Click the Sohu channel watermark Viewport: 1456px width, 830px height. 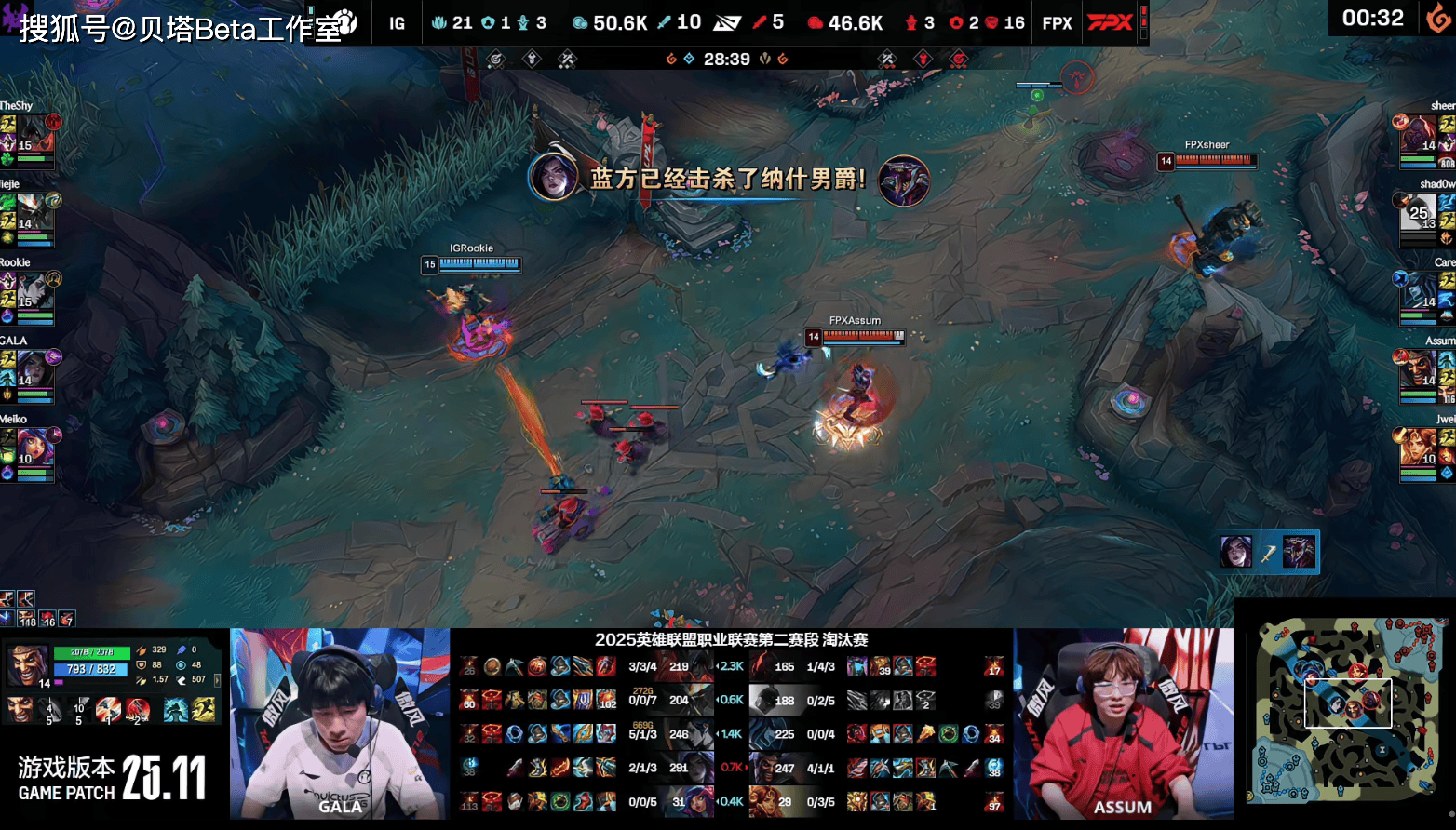186,26
